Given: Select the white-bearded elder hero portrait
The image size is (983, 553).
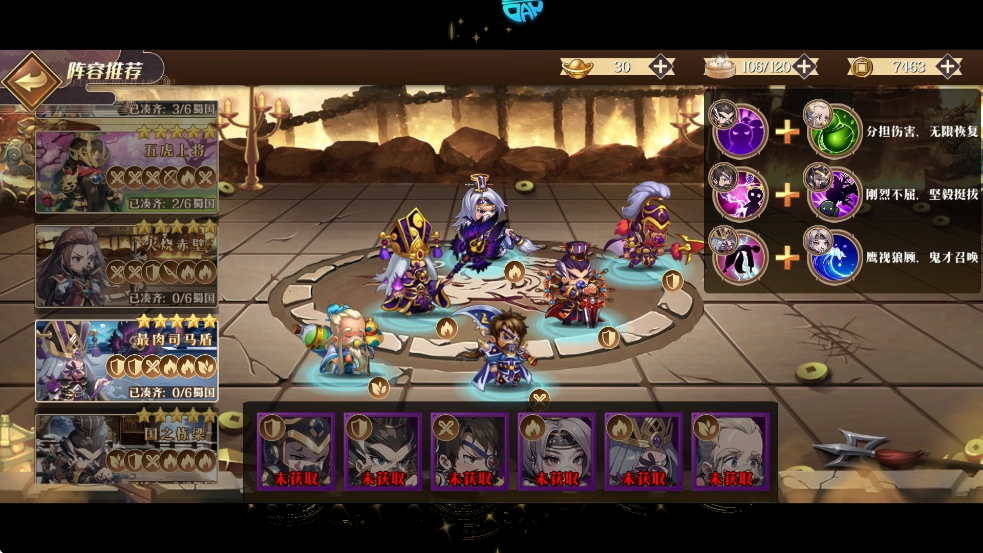Looking at the screenshot, I should (x=731, y=450).
